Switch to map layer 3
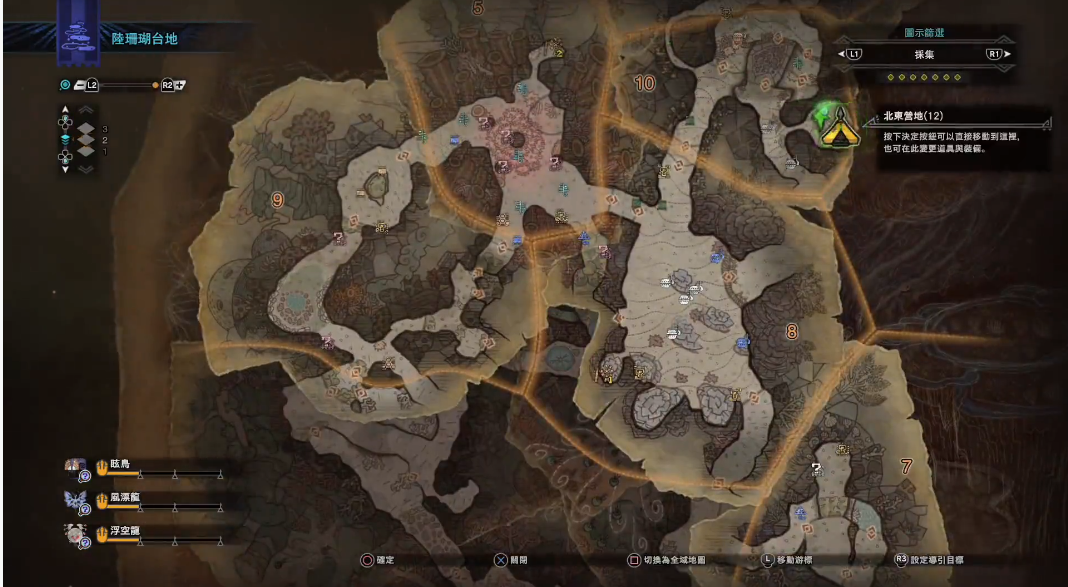Image resolution: width=1068 pixels, height=587 pixels. click(87, 129)
